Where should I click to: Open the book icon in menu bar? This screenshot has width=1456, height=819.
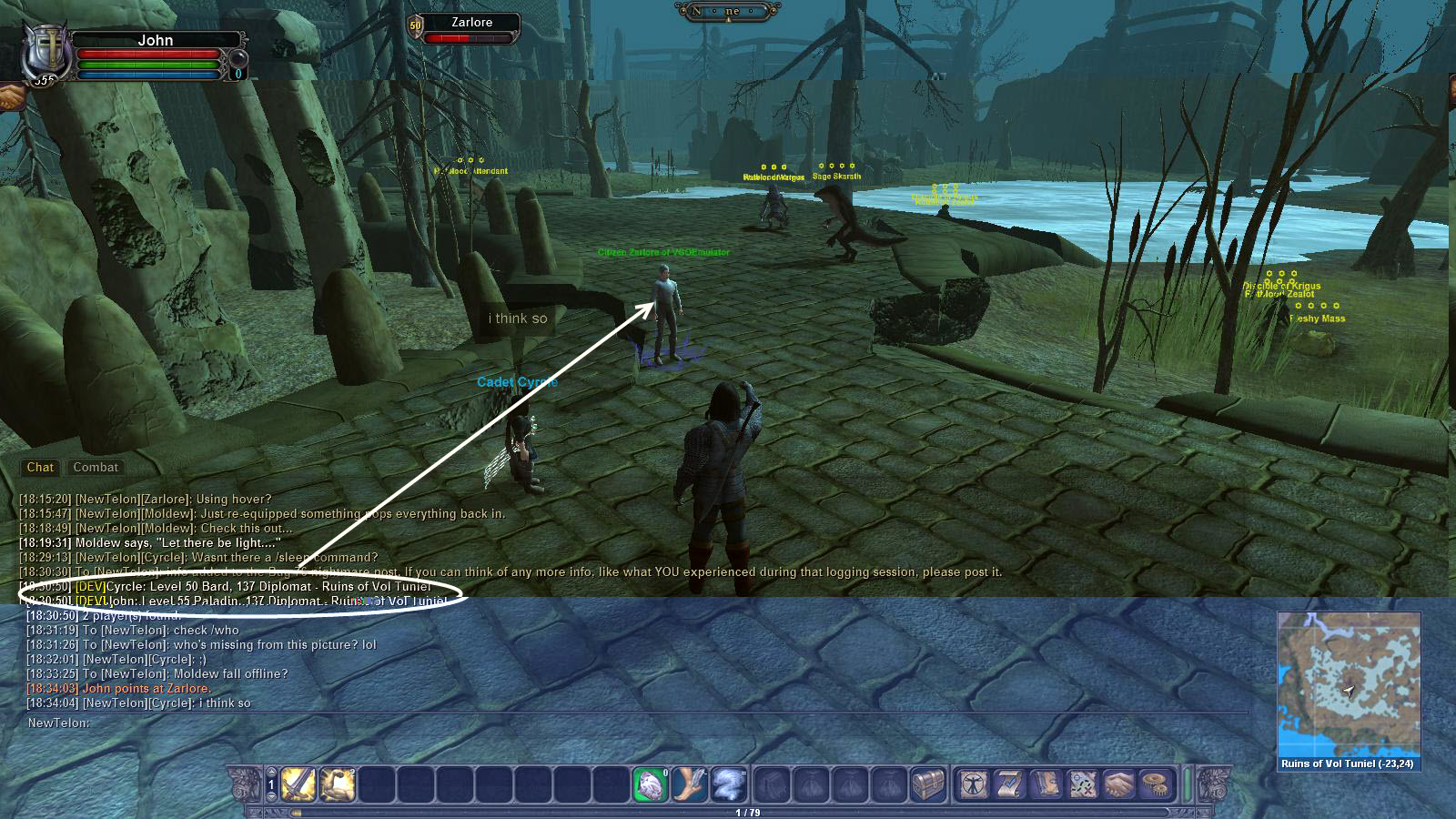pyautogui.click(x=1046, y=784)
